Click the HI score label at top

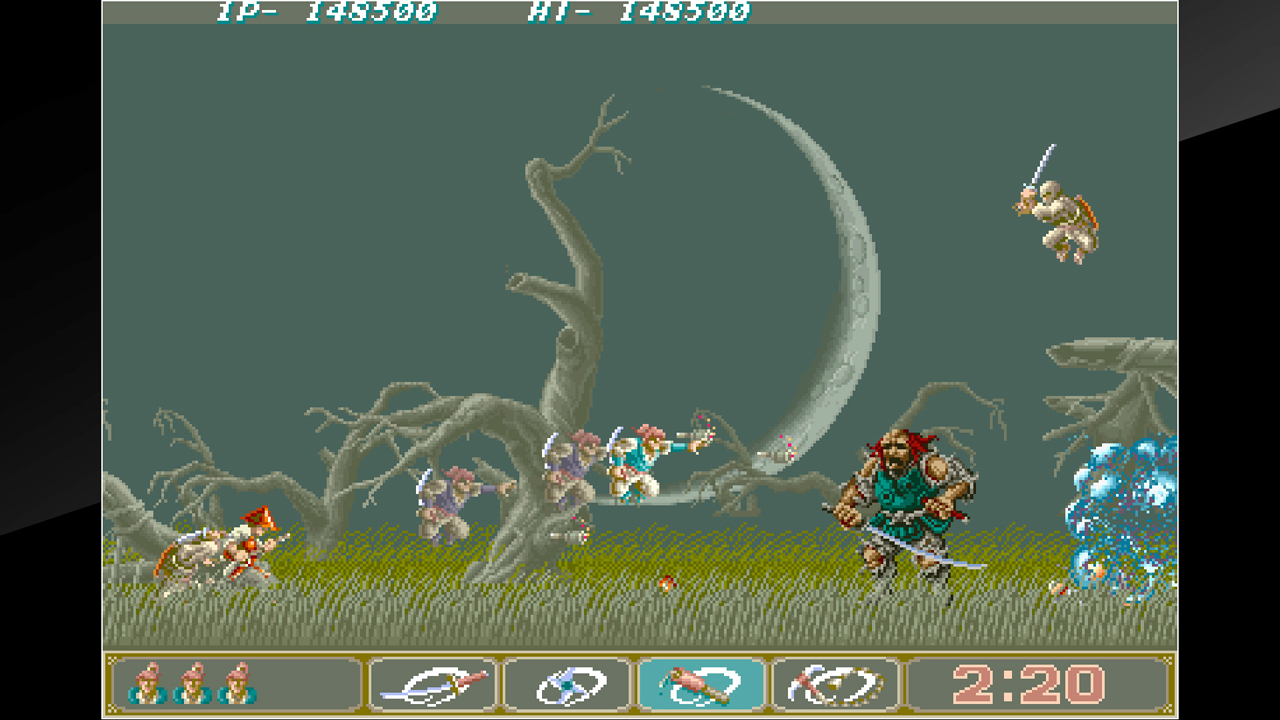pyautogui.click(x=560, y=12)
